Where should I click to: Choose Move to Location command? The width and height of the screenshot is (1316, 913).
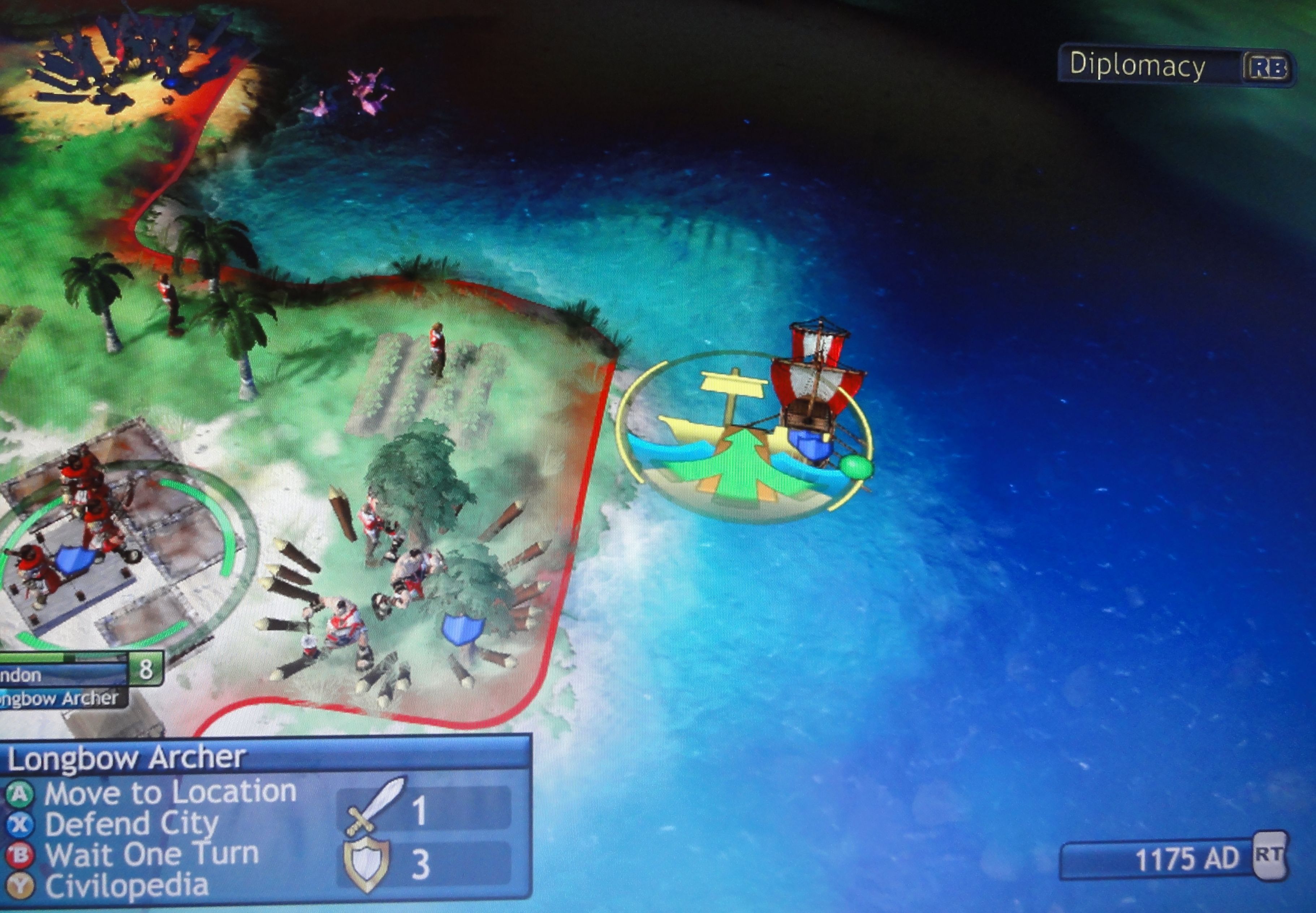click(169, 793)
